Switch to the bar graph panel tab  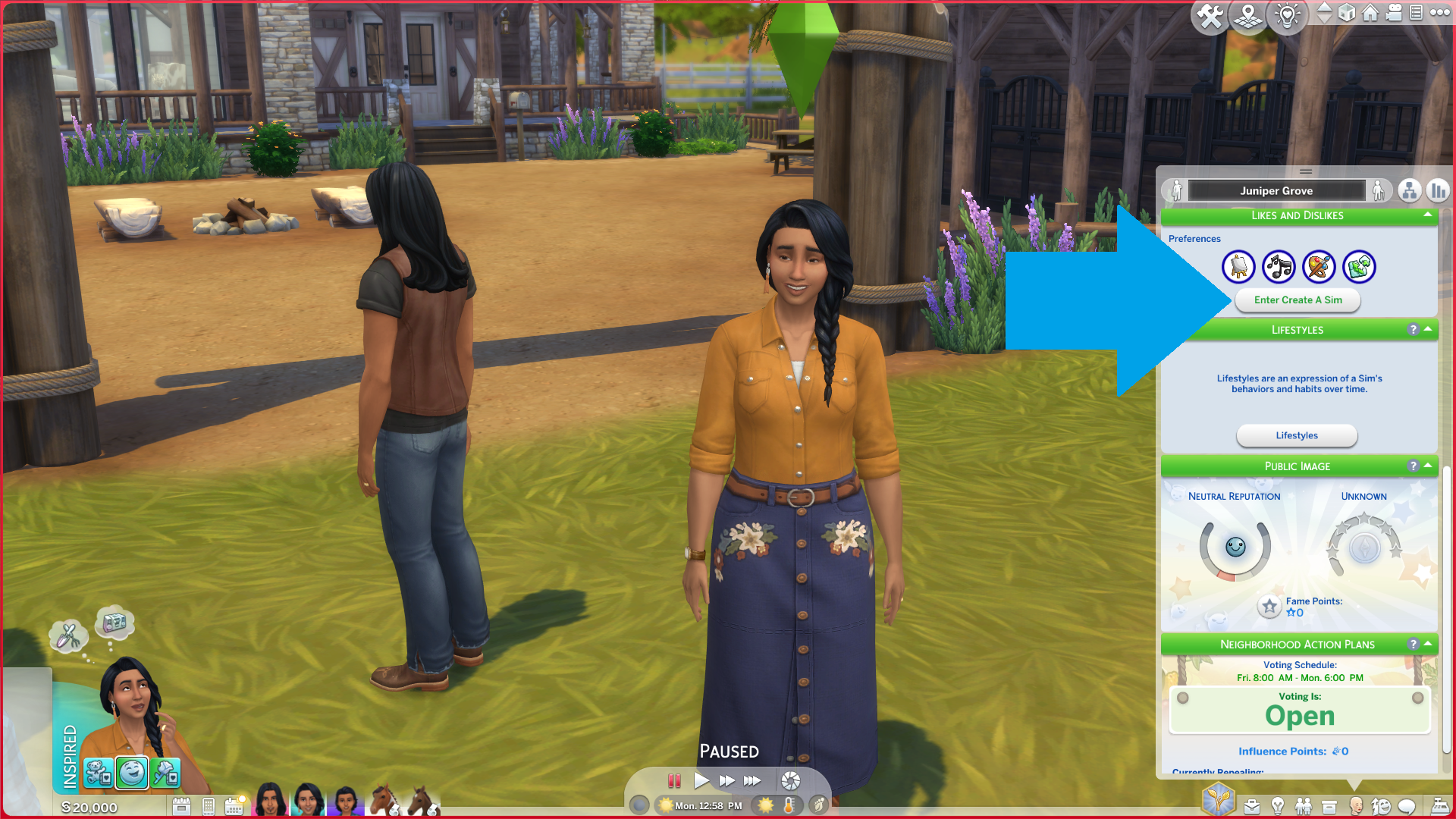tap(1439, 190)
